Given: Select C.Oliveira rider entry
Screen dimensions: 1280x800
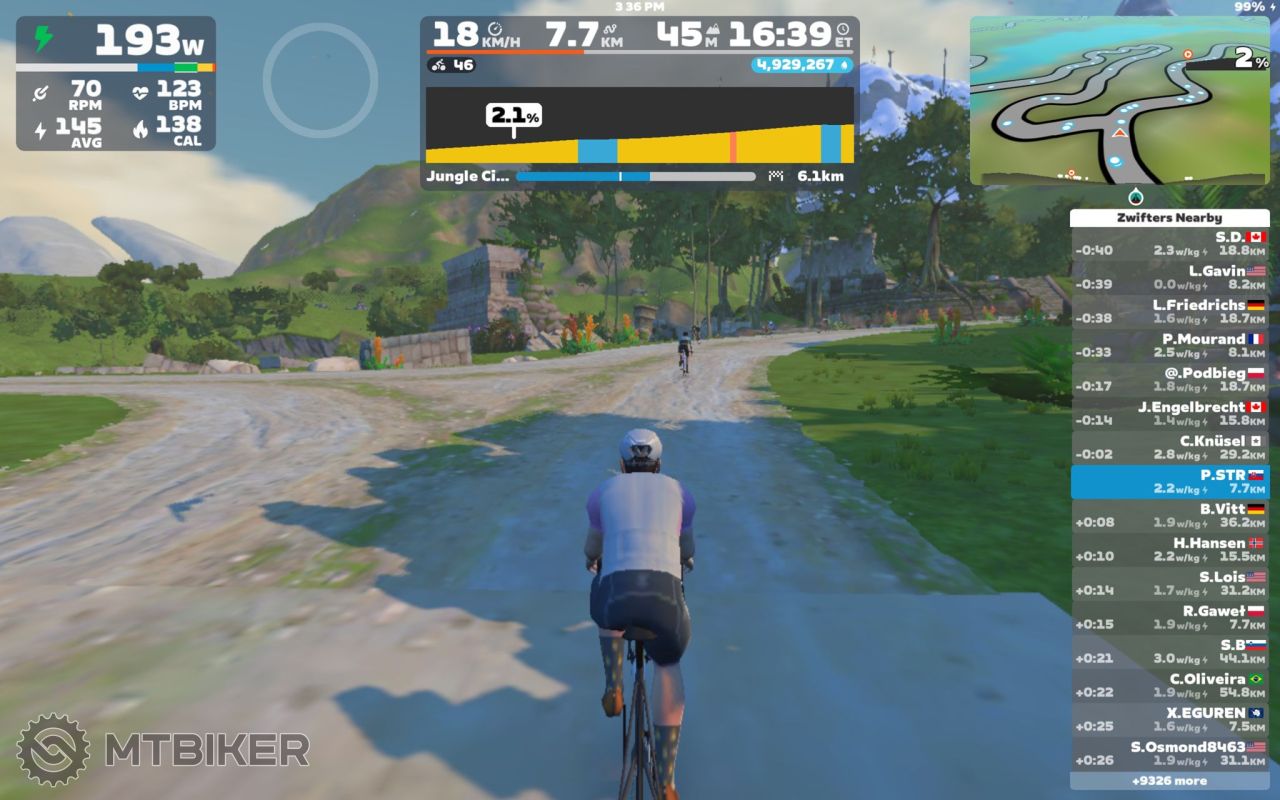Looking at the screenshot, I should click(1169, 686).
